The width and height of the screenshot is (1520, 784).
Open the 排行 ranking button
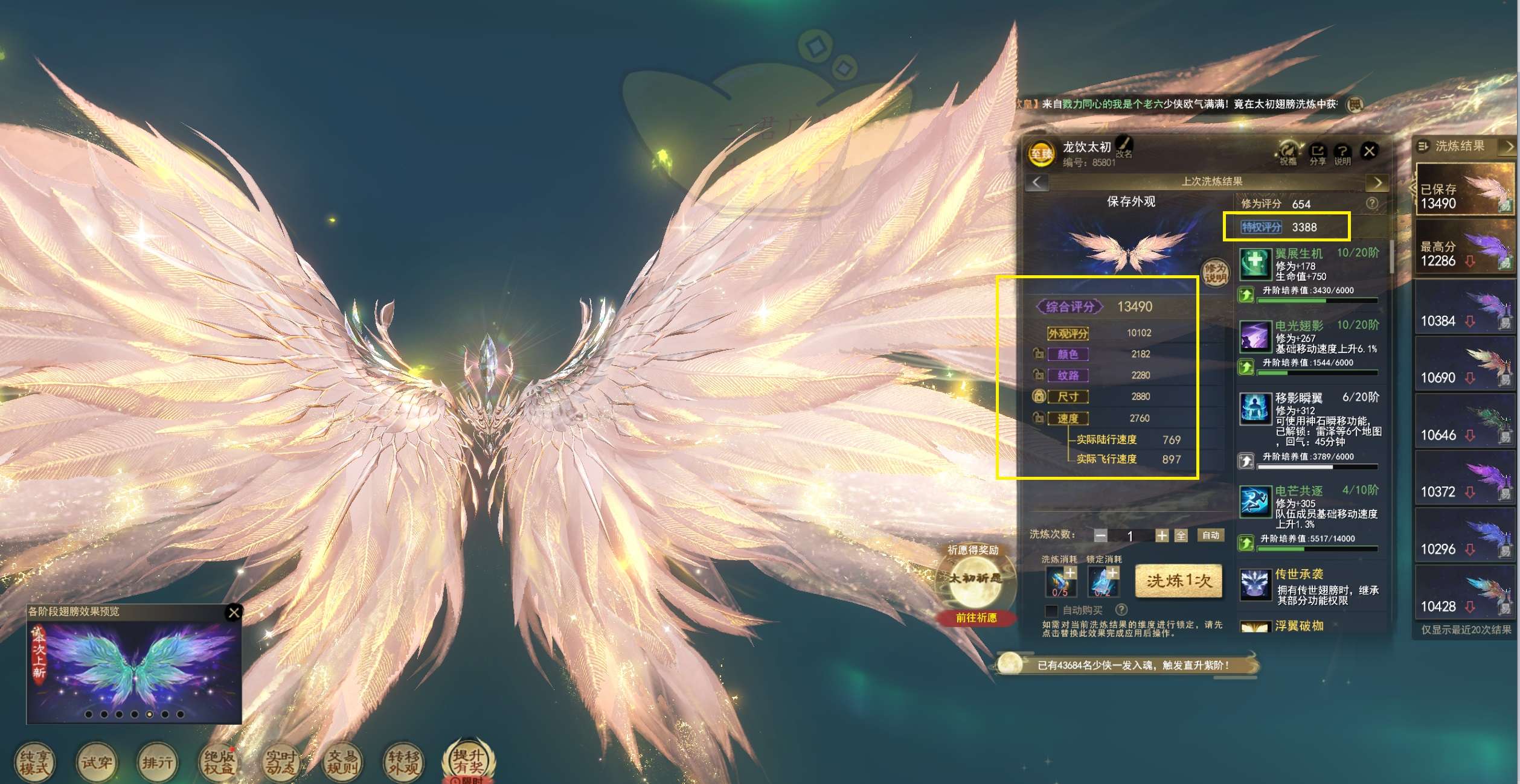(x=157, y=763)
